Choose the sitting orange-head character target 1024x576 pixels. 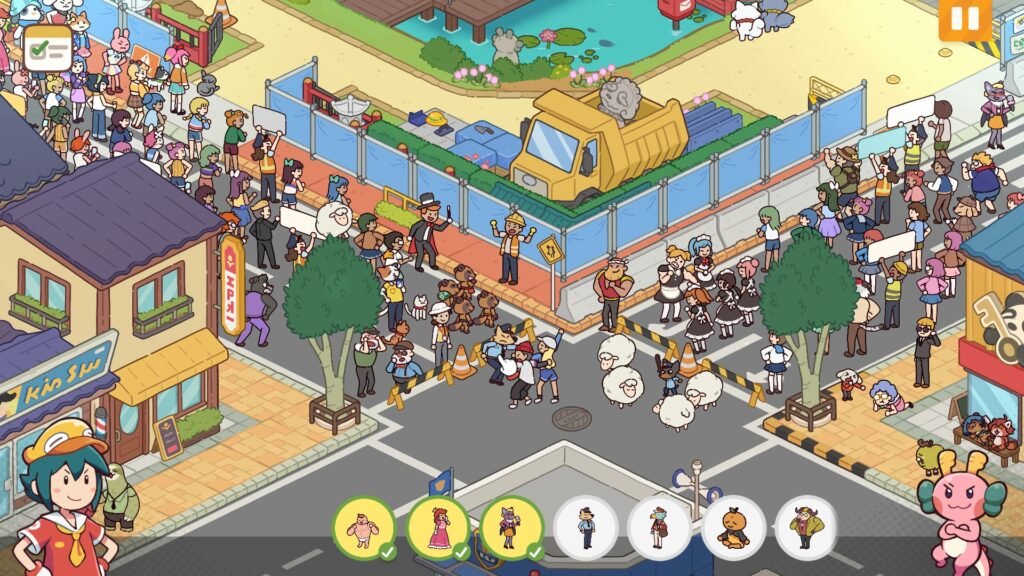(733, 527)
